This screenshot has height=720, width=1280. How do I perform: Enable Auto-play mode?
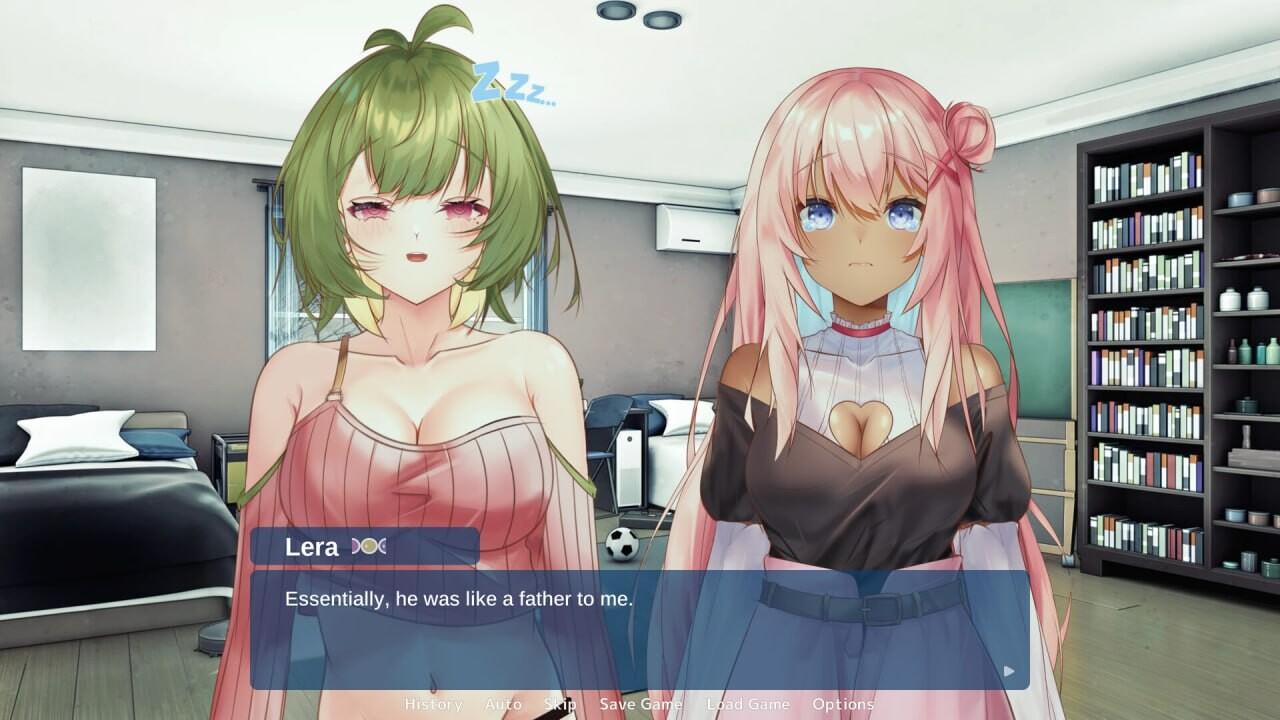pos(504,704)
